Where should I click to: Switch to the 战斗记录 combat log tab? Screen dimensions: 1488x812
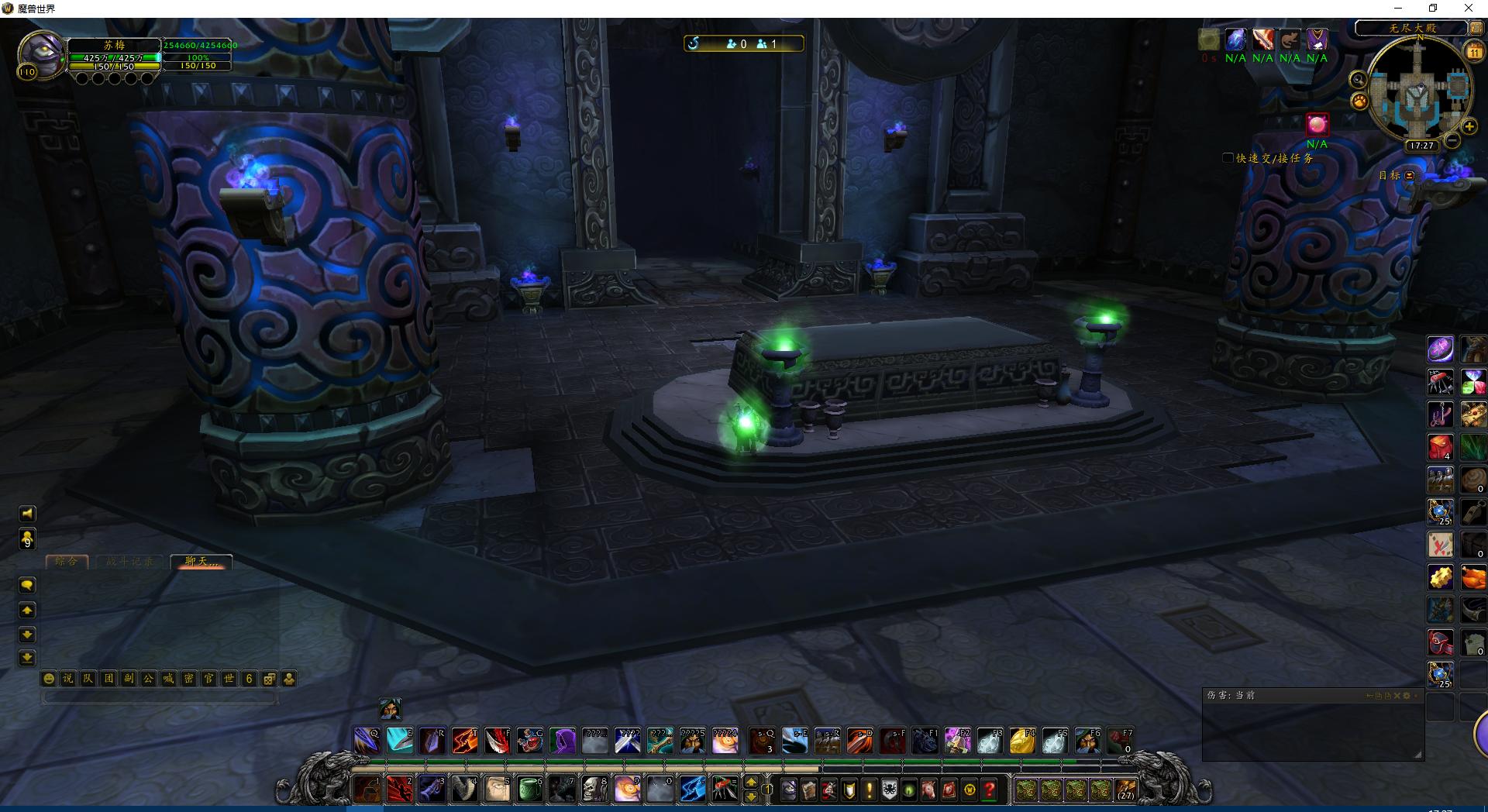129,562
